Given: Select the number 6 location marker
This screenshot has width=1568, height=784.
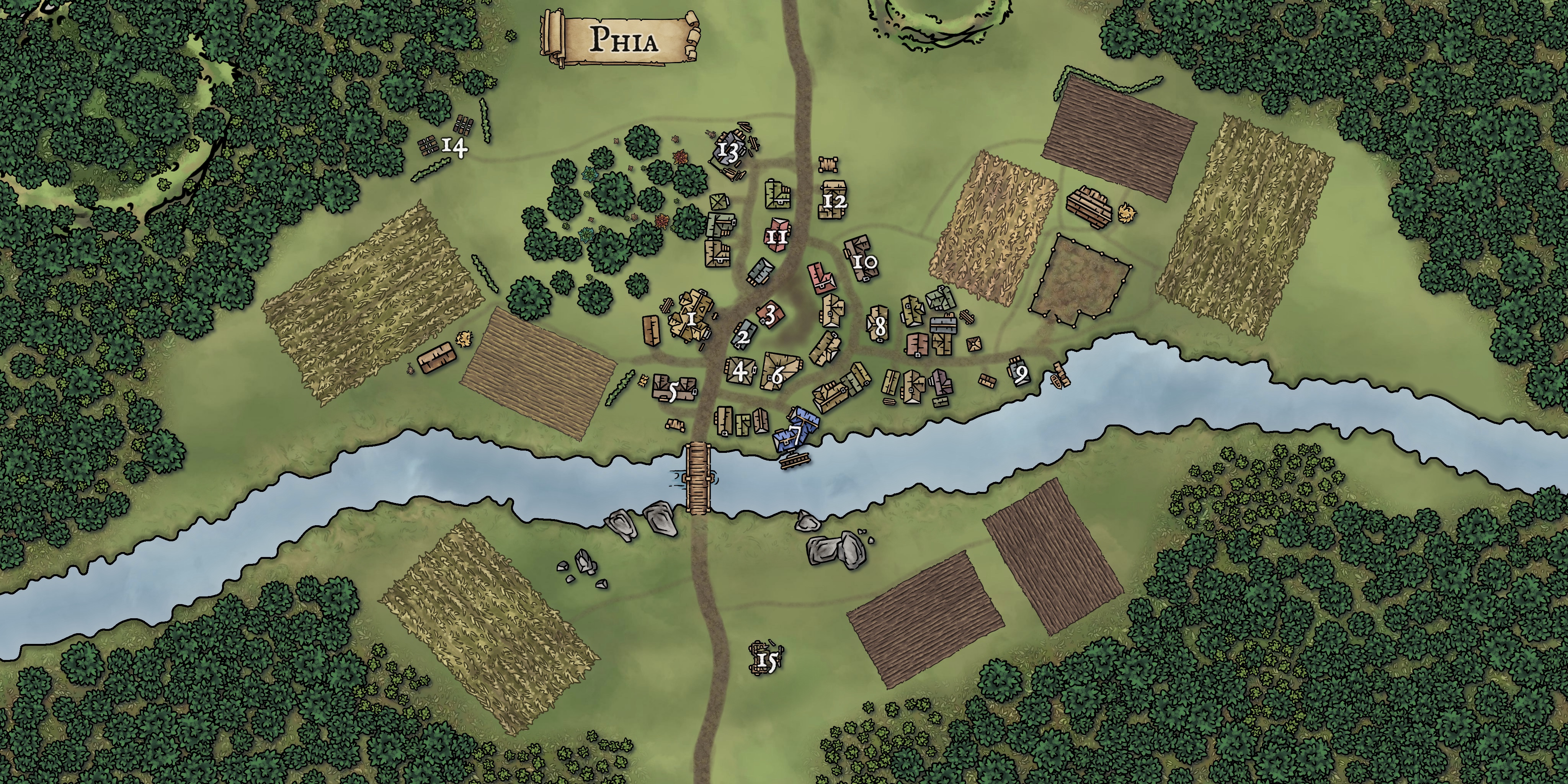Looking at the screenshot, I should [777, 376].
